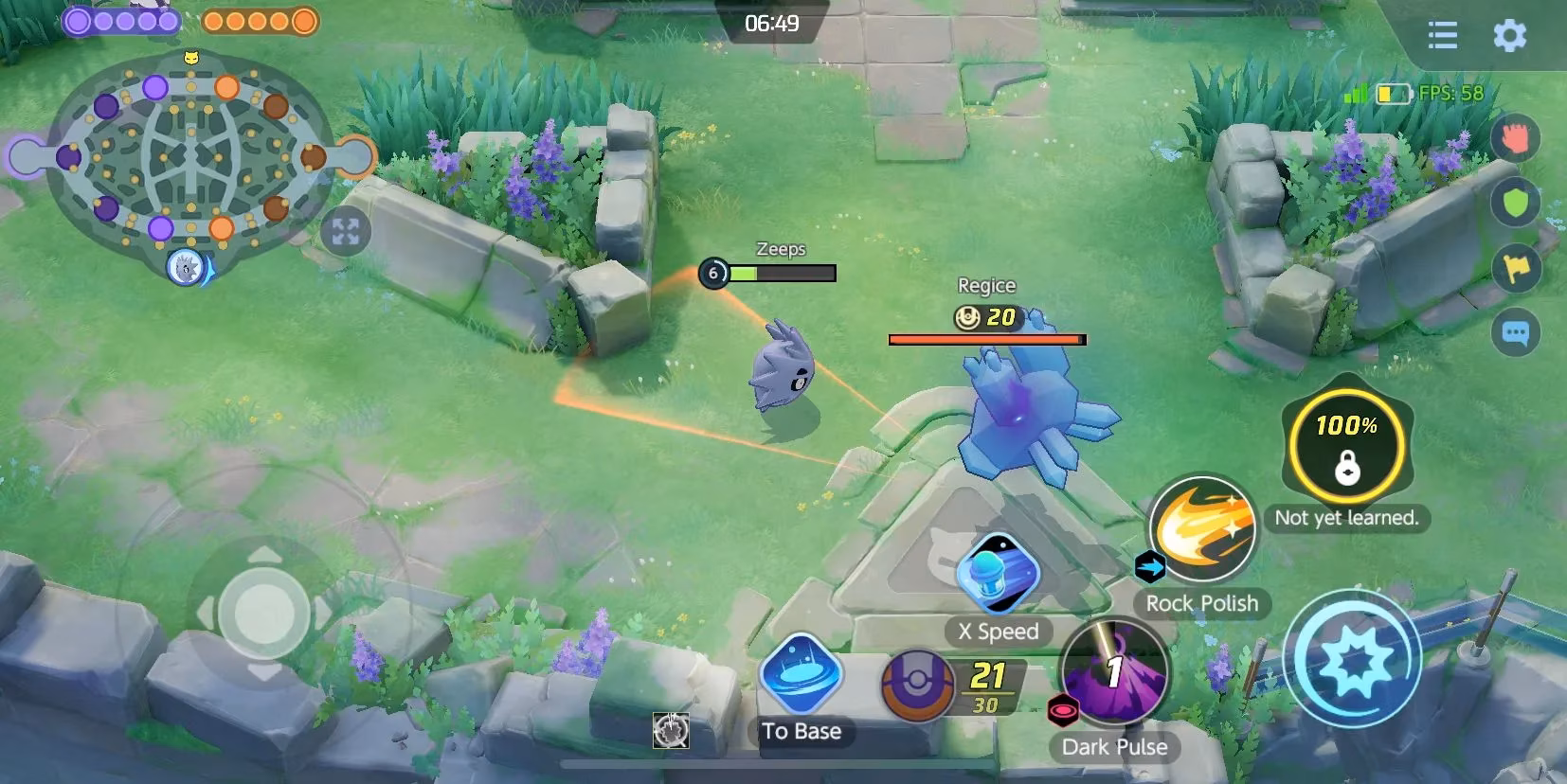Open the scoreboard list menu
This screenshot has height=784, width=1567.
[x=1441, y=36]
